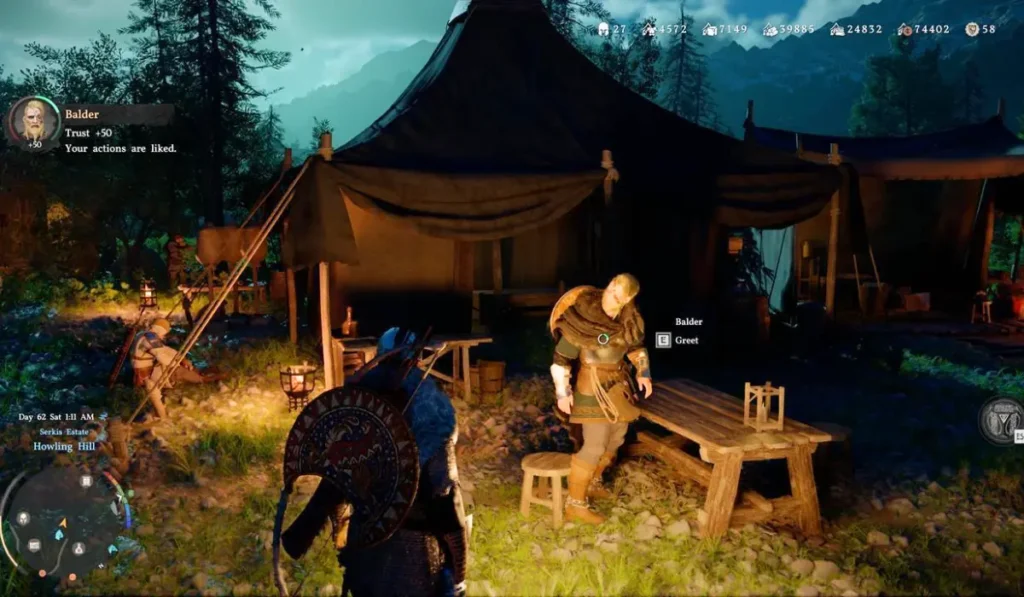The image size is (1024, 597).
Task: Open the round emblem menu button
Action: click(x=1001, y=420)
